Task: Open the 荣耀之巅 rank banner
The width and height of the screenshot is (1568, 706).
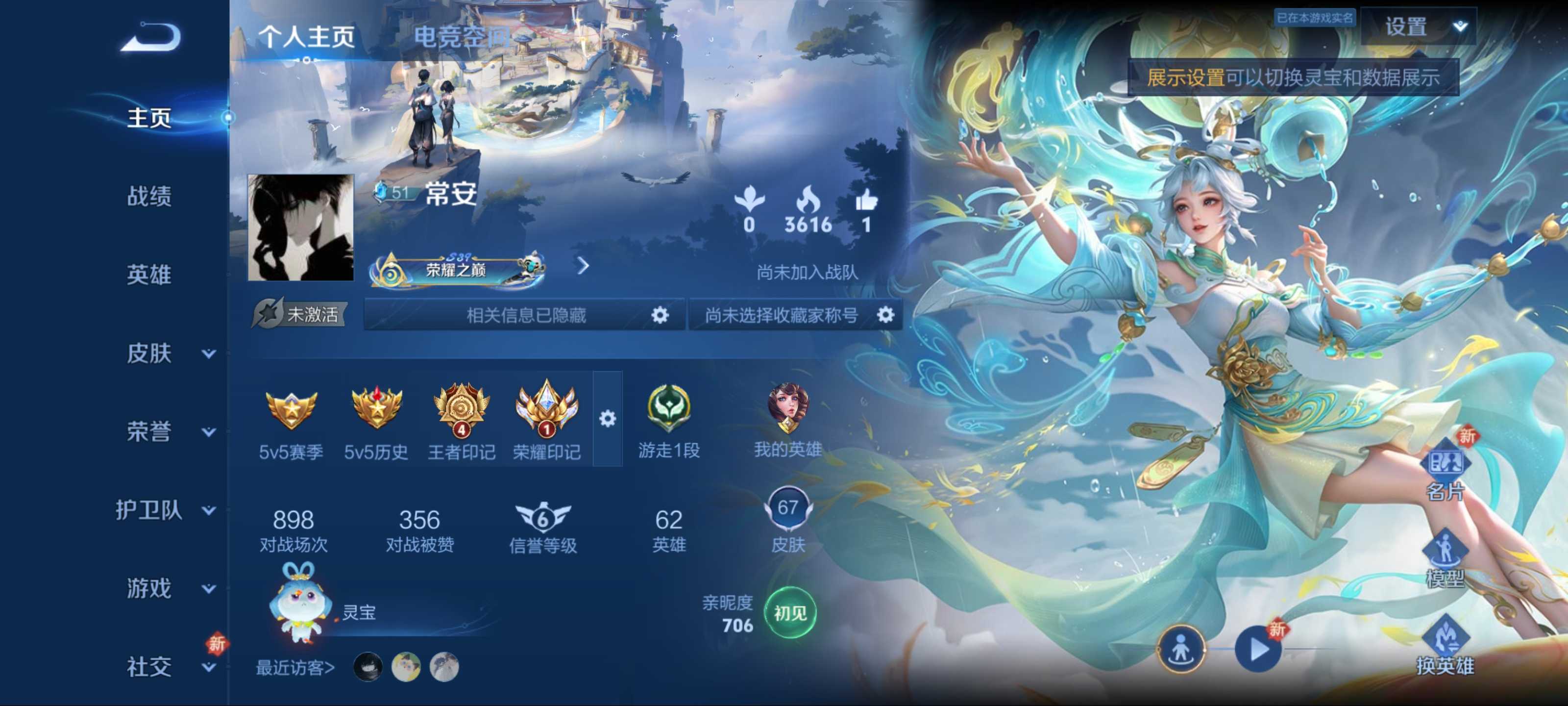Action: [x=458, y=268]
